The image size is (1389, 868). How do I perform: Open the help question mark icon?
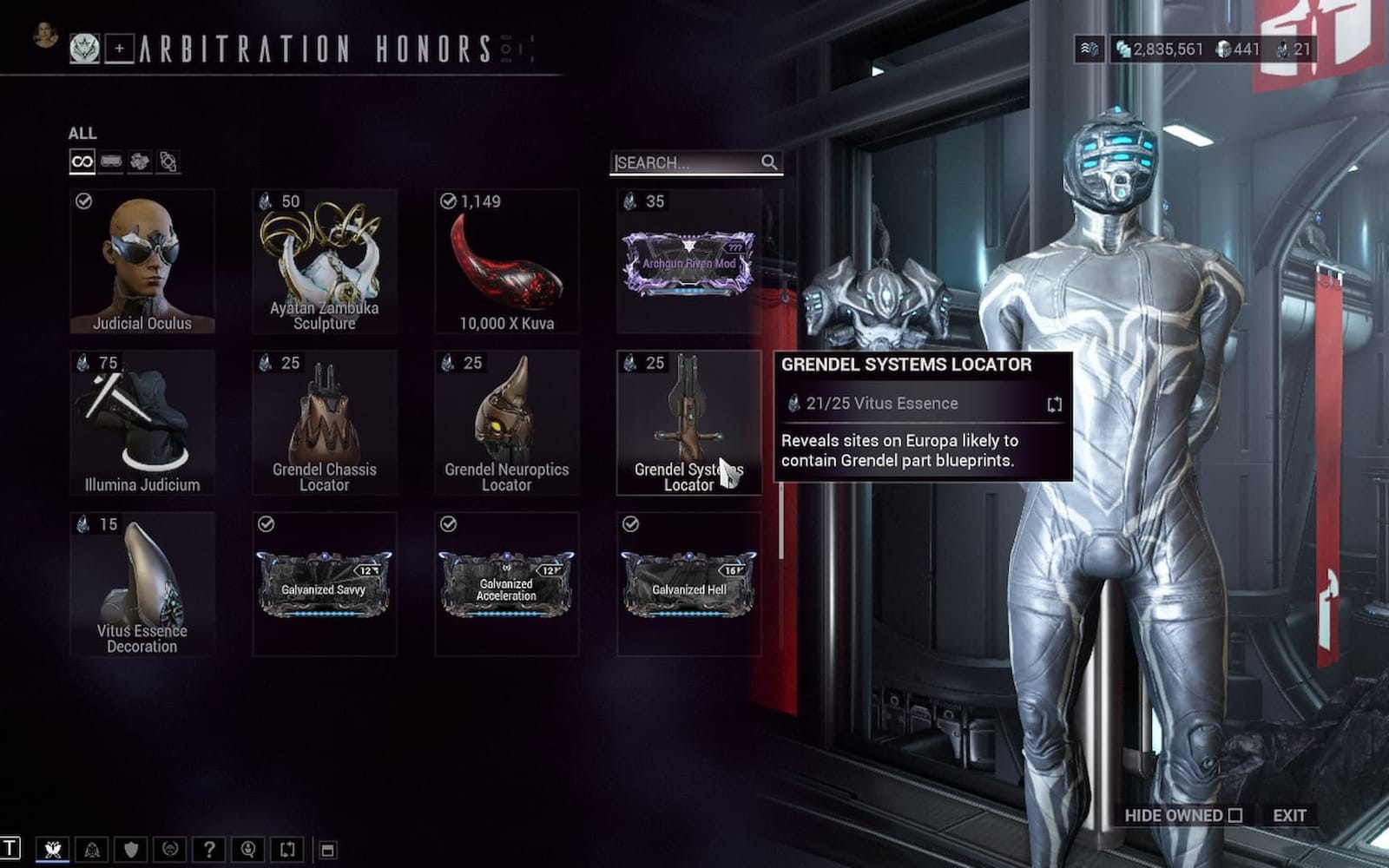[x=208, y=848]
